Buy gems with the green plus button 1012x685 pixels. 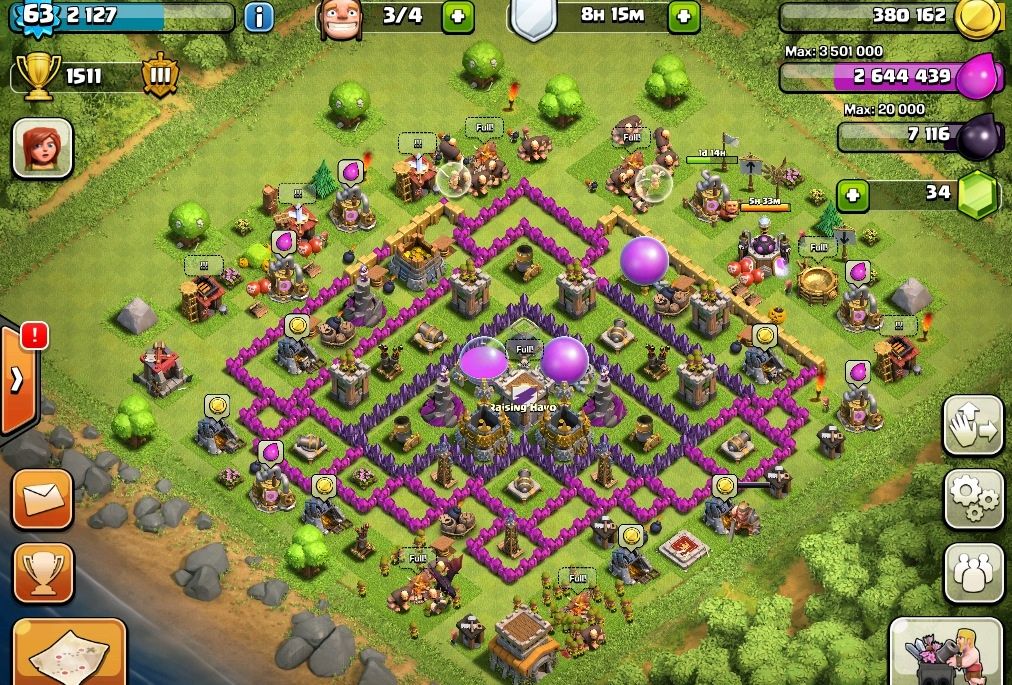[852, 194]
